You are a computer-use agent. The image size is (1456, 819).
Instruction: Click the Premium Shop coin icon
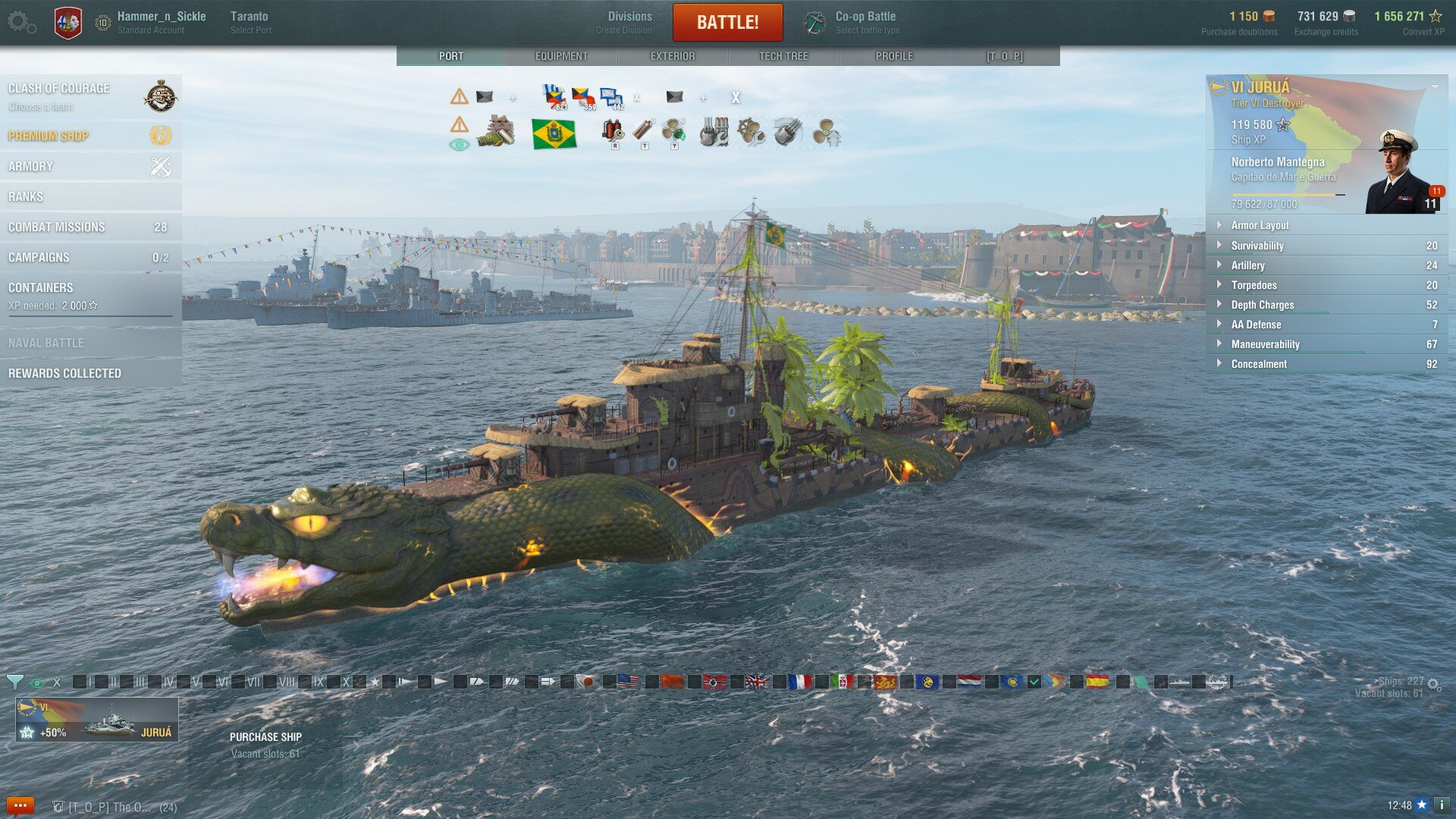pos(158,136)
